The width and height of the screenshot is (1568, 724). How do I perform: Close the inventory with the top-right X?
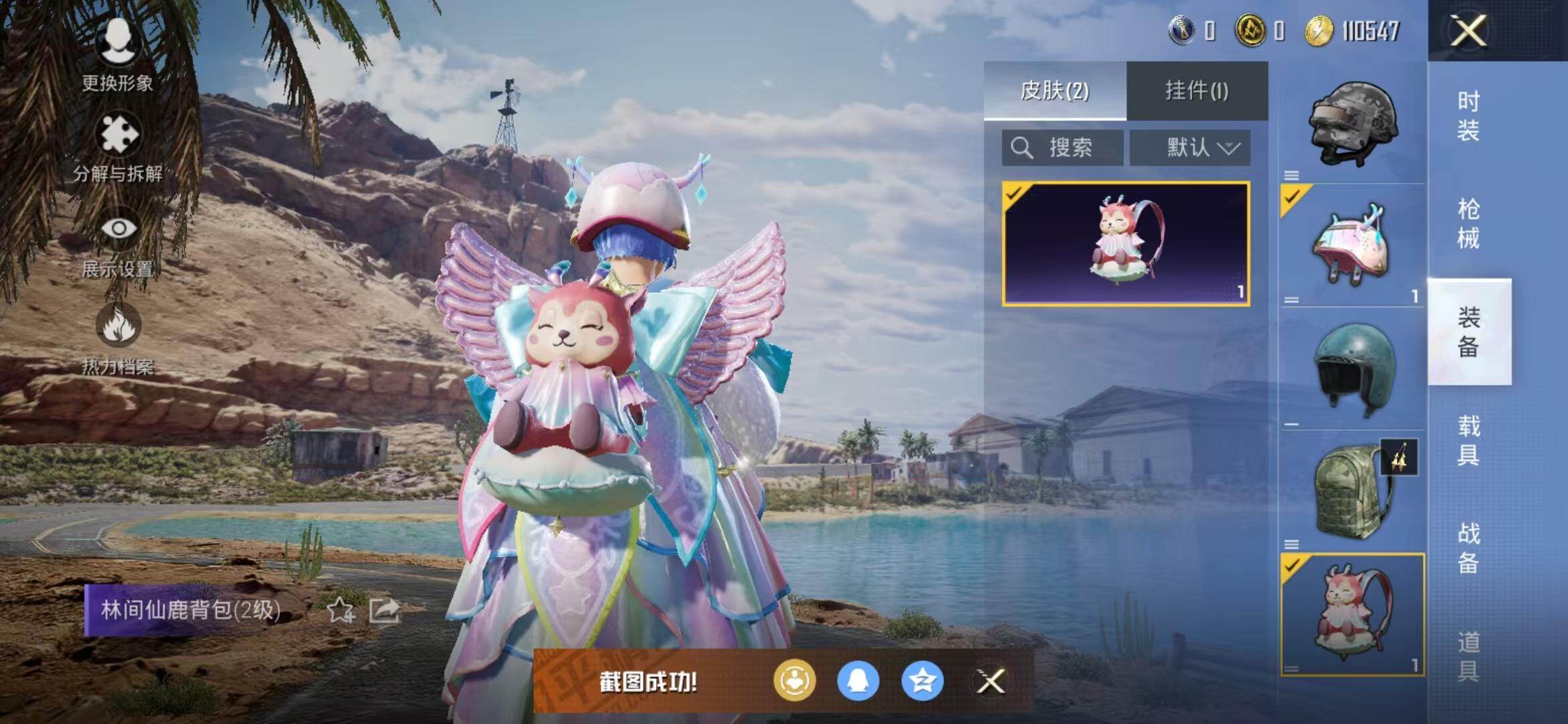click(1468, 31)
